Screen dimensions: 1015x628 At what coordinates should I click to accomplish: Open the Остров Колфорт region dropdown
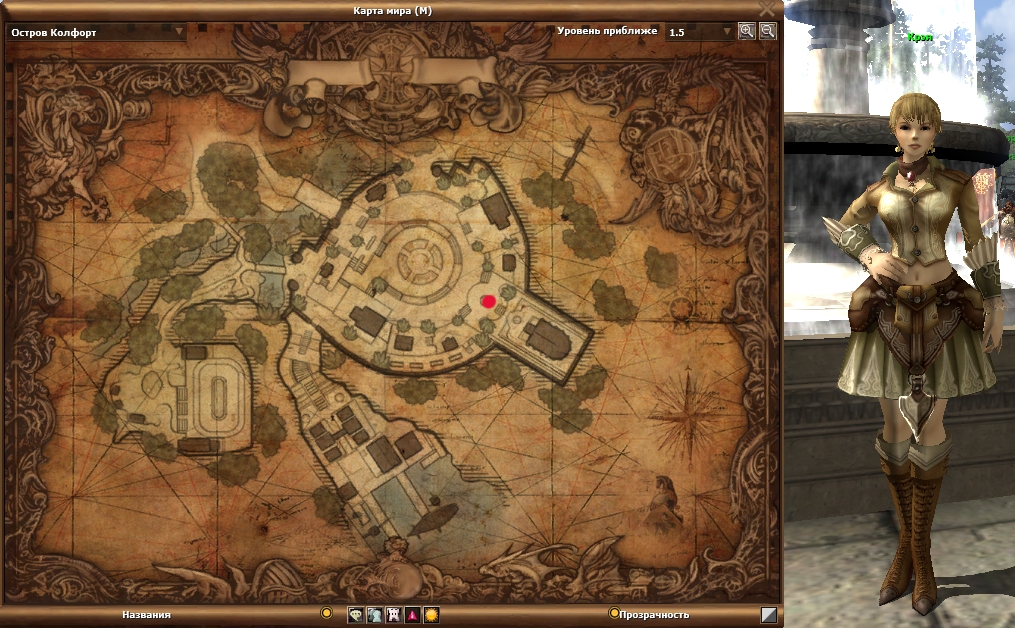pyautogui.click(x=180, y=31)
